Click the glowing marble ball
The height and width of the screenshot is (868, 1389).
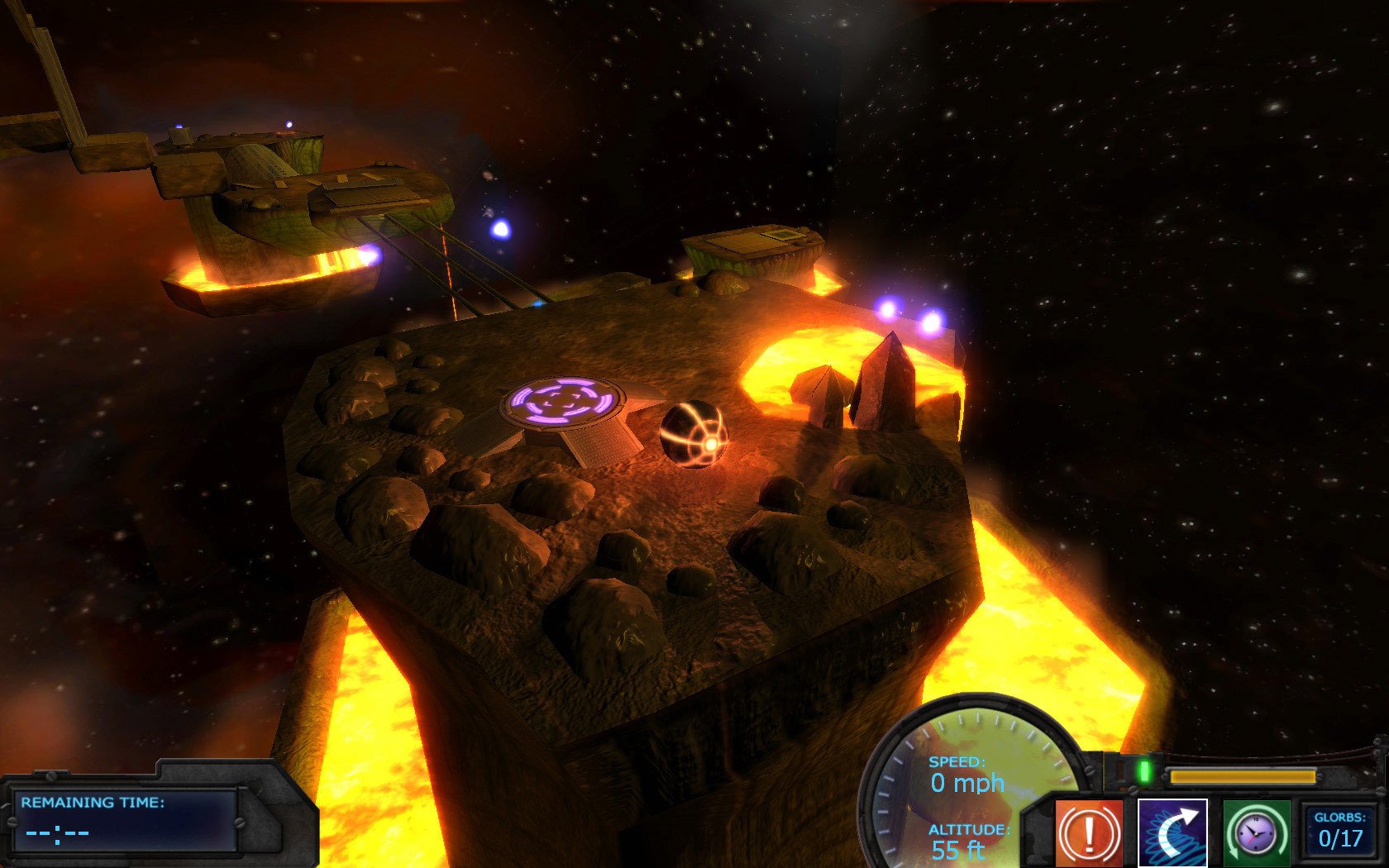[694, 434]
